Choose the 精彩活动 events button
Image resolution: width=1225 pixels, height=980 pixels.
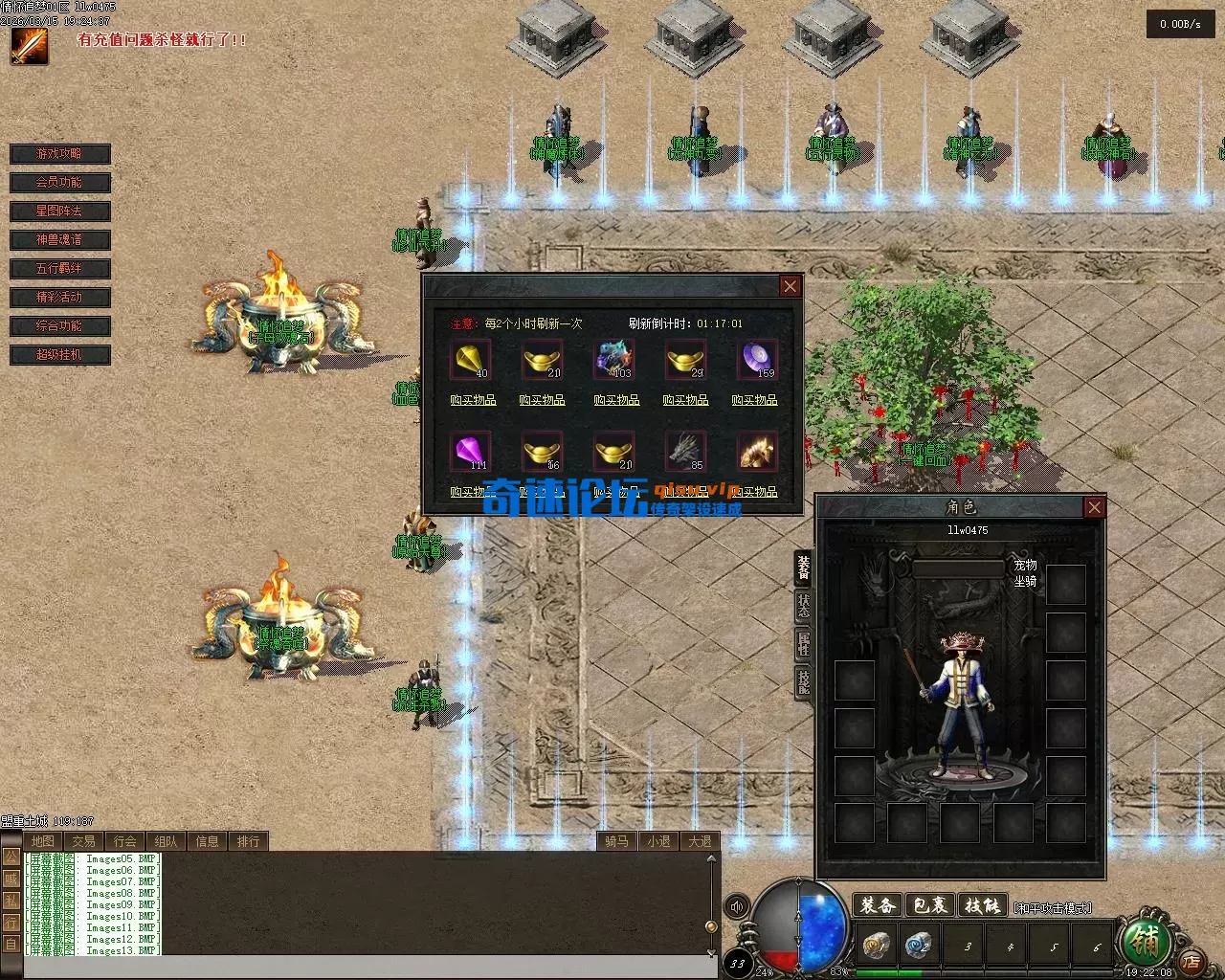60,298
